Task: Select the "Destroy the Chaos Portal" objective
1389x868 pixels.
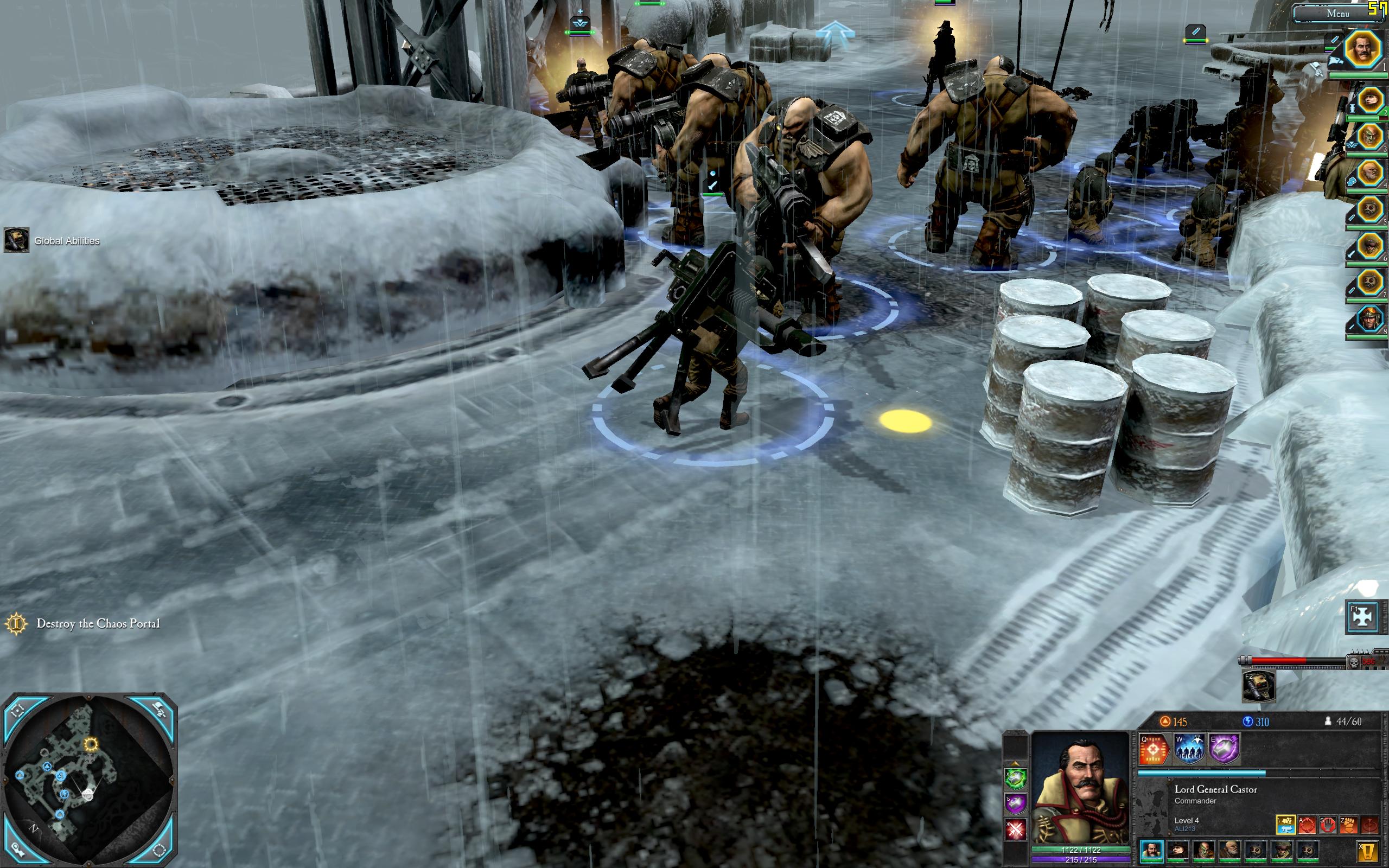Action: (x=98, y=623)
